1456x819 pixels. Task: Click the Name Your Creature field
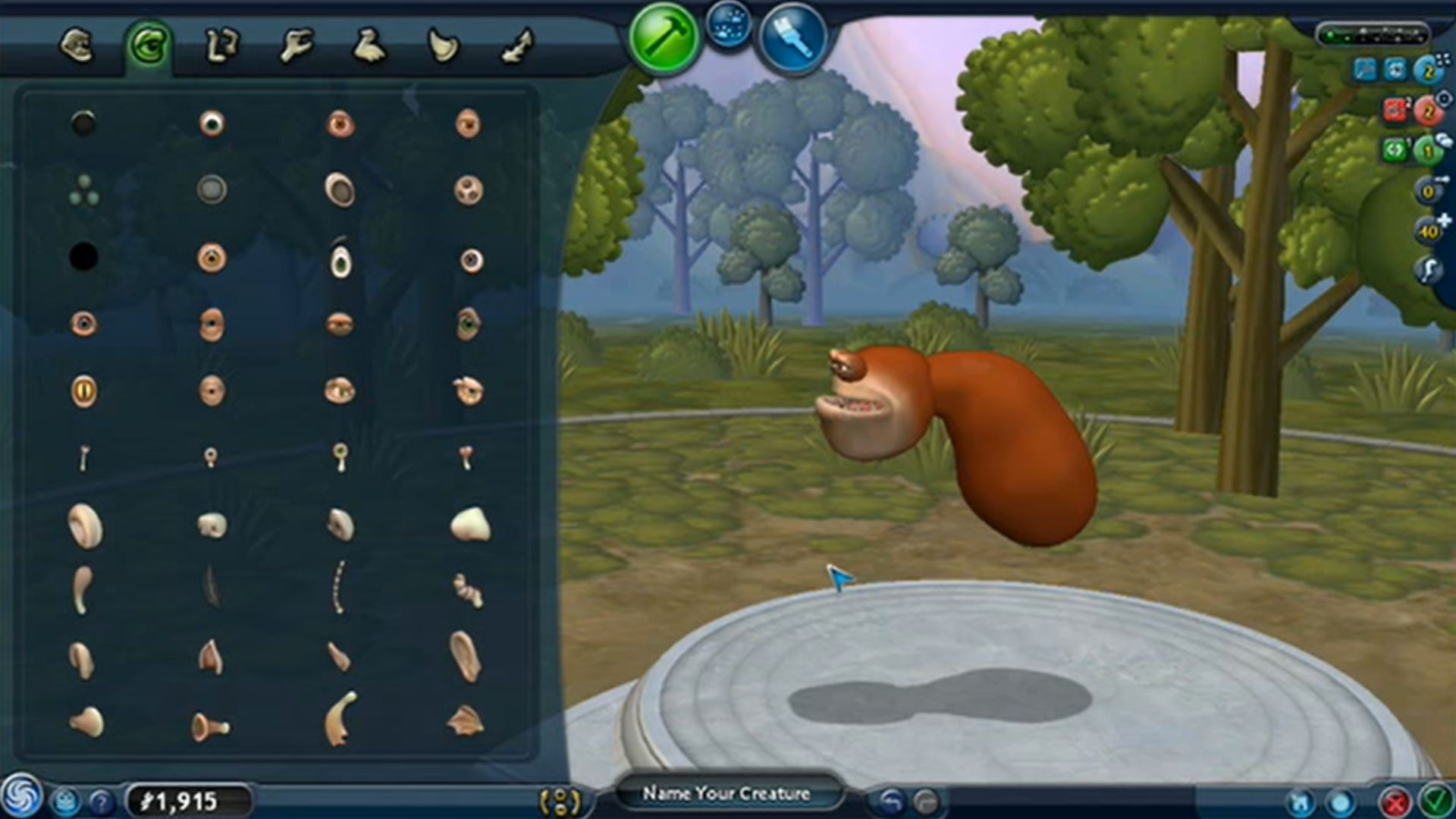[726, 794]
